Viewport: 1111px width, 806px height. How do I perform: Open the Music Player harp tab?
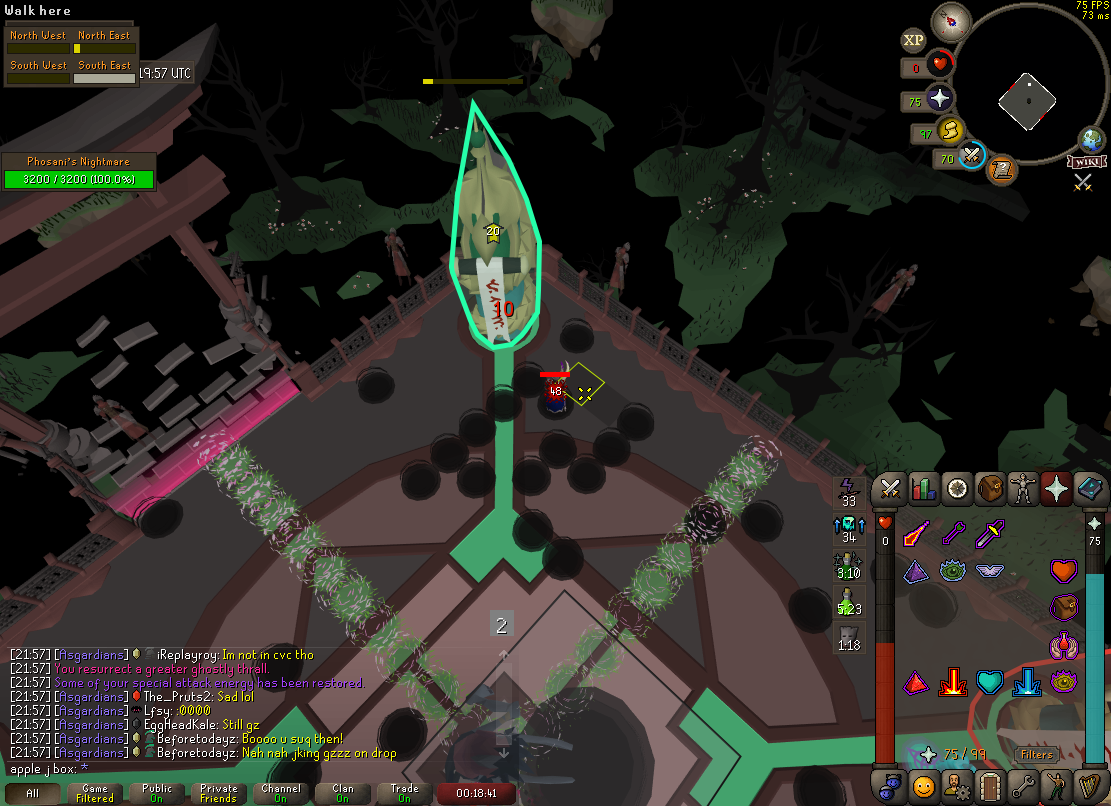point(1091,786)
